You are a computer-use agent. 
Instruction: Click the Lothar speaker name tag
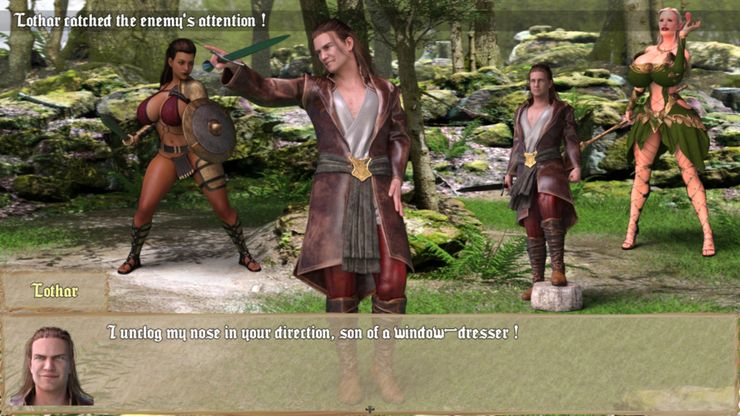pyautogui.click(x=54, y=291)
